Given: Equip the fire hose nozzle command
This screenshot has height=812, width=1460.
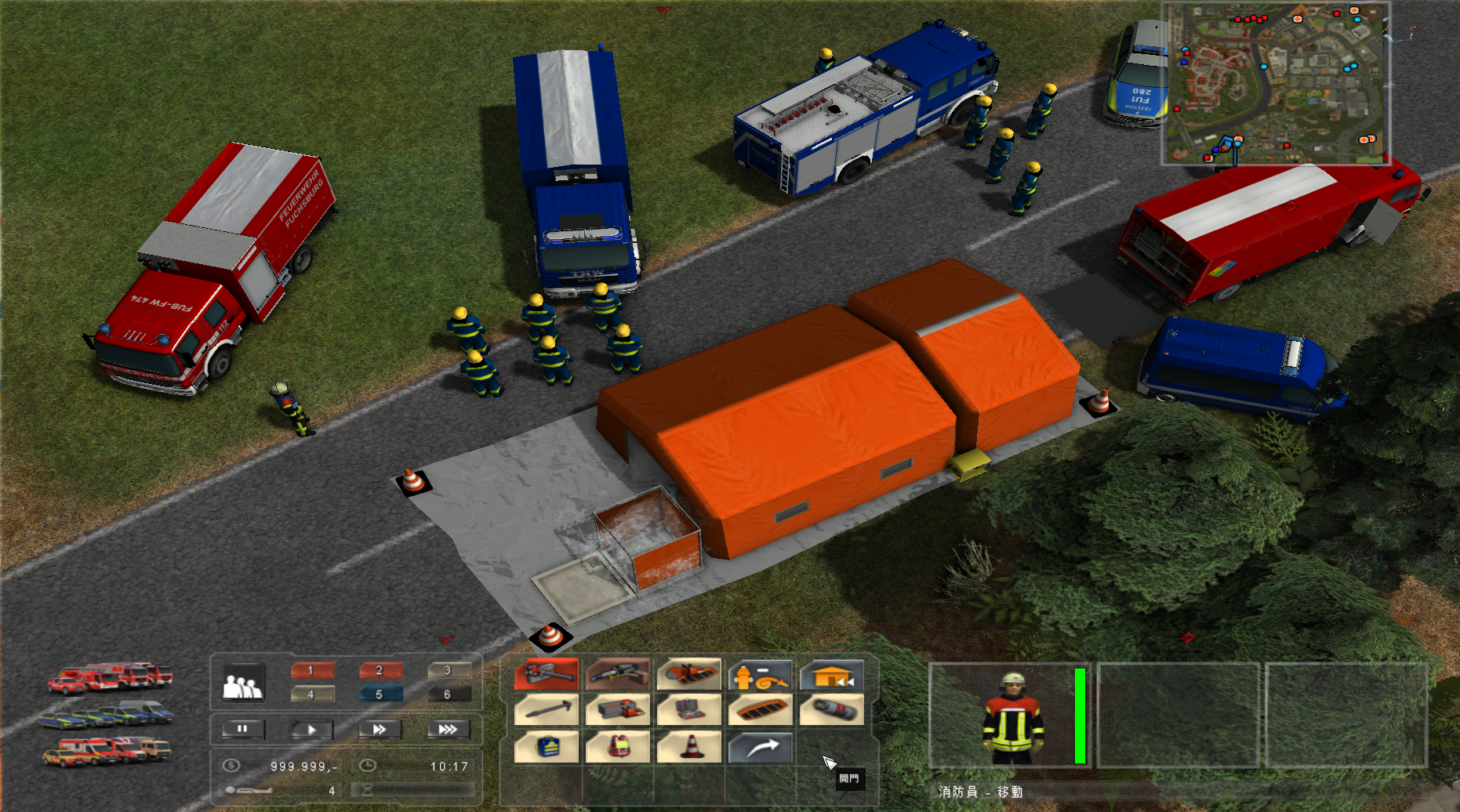Looking at the screenshot, I should tap(547, 674).
